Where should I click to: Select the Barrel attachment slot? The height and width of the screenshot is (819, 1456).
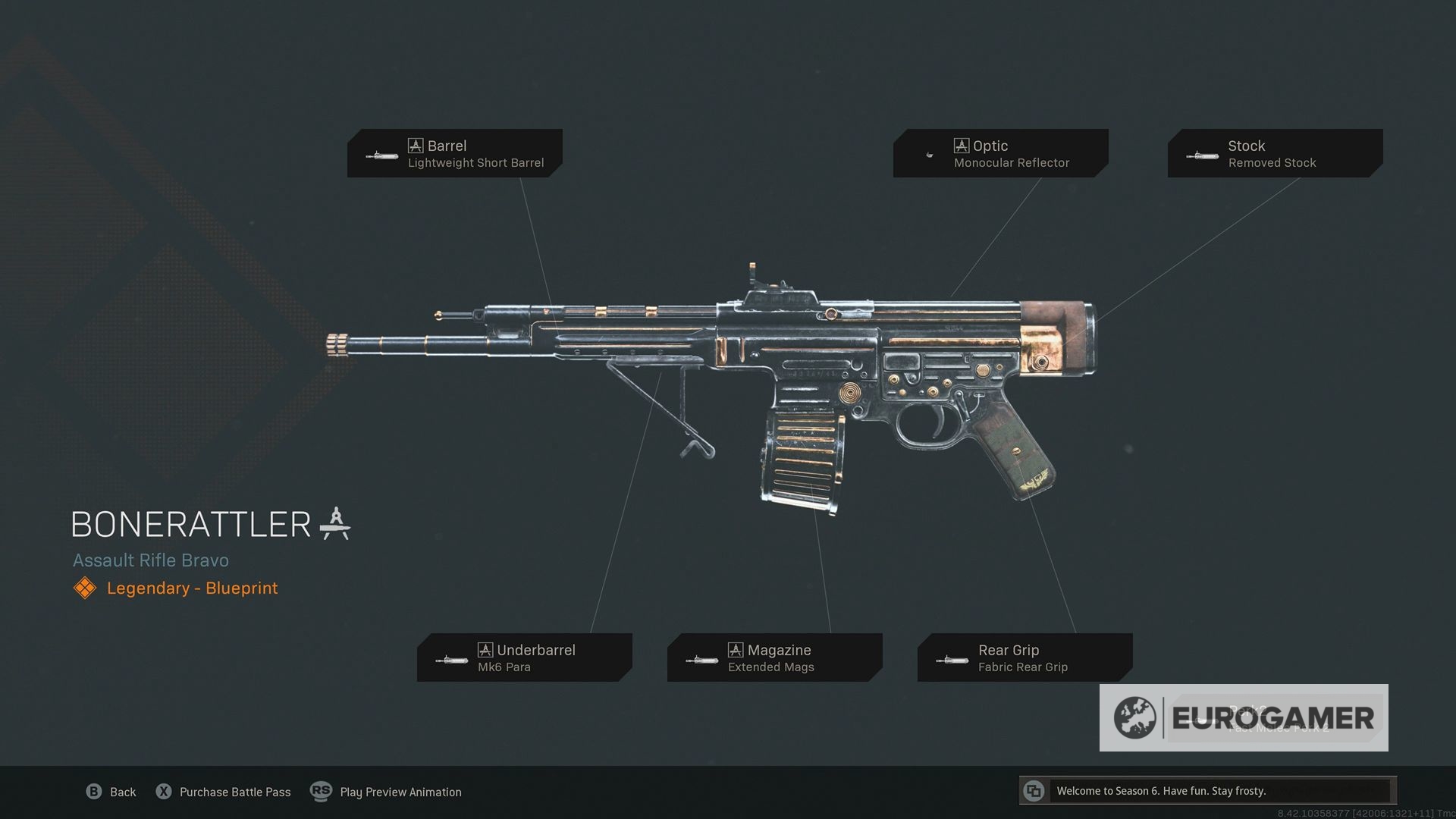(455, 153)
